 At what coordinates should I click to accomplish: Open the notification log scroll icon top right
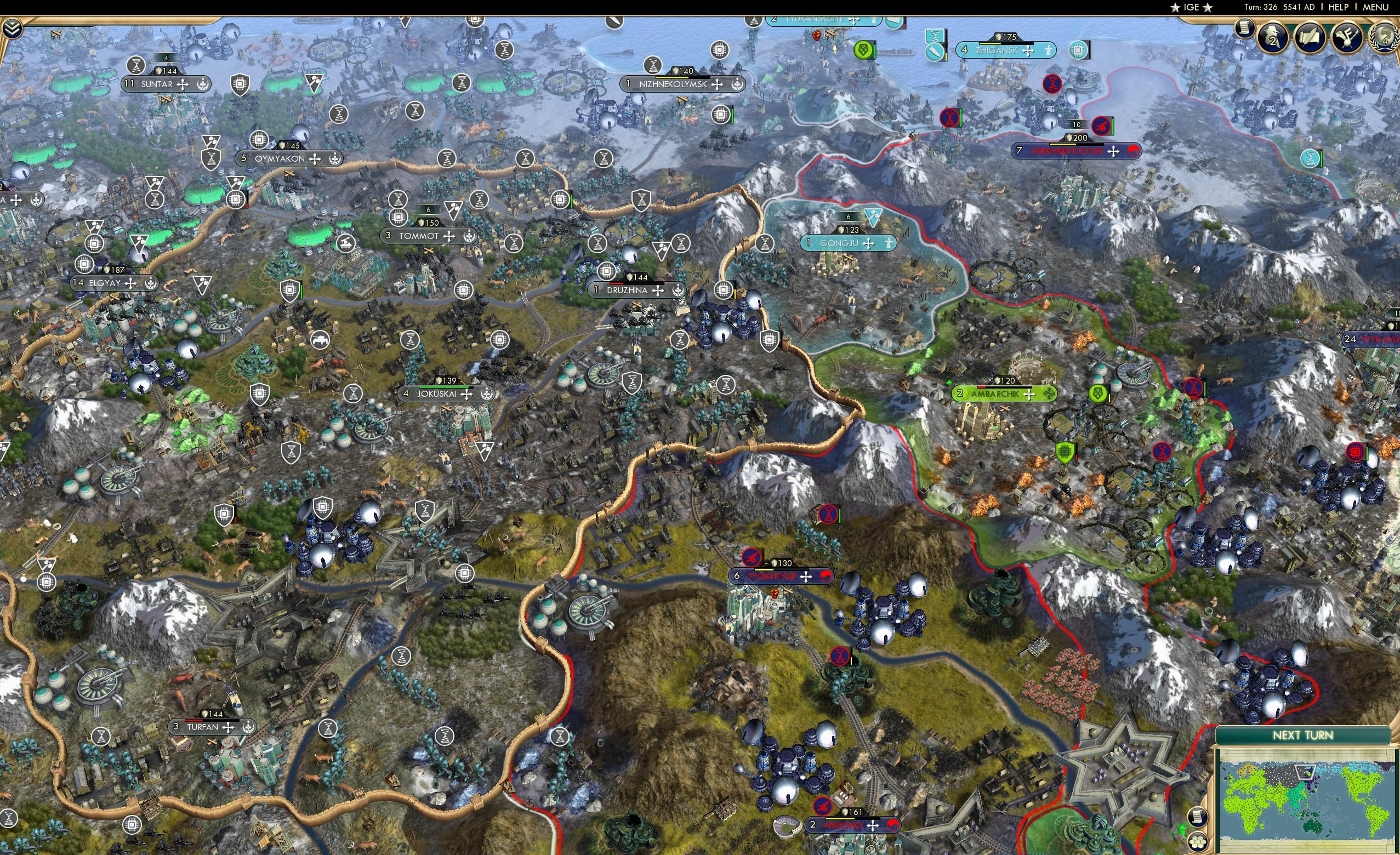1244,28
